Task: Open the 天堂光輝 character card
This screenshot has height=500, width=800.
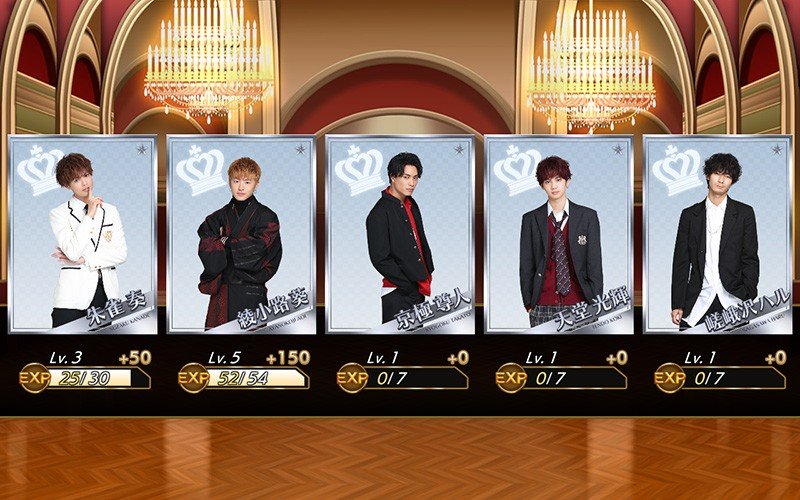Action: [x=559, y=234]
